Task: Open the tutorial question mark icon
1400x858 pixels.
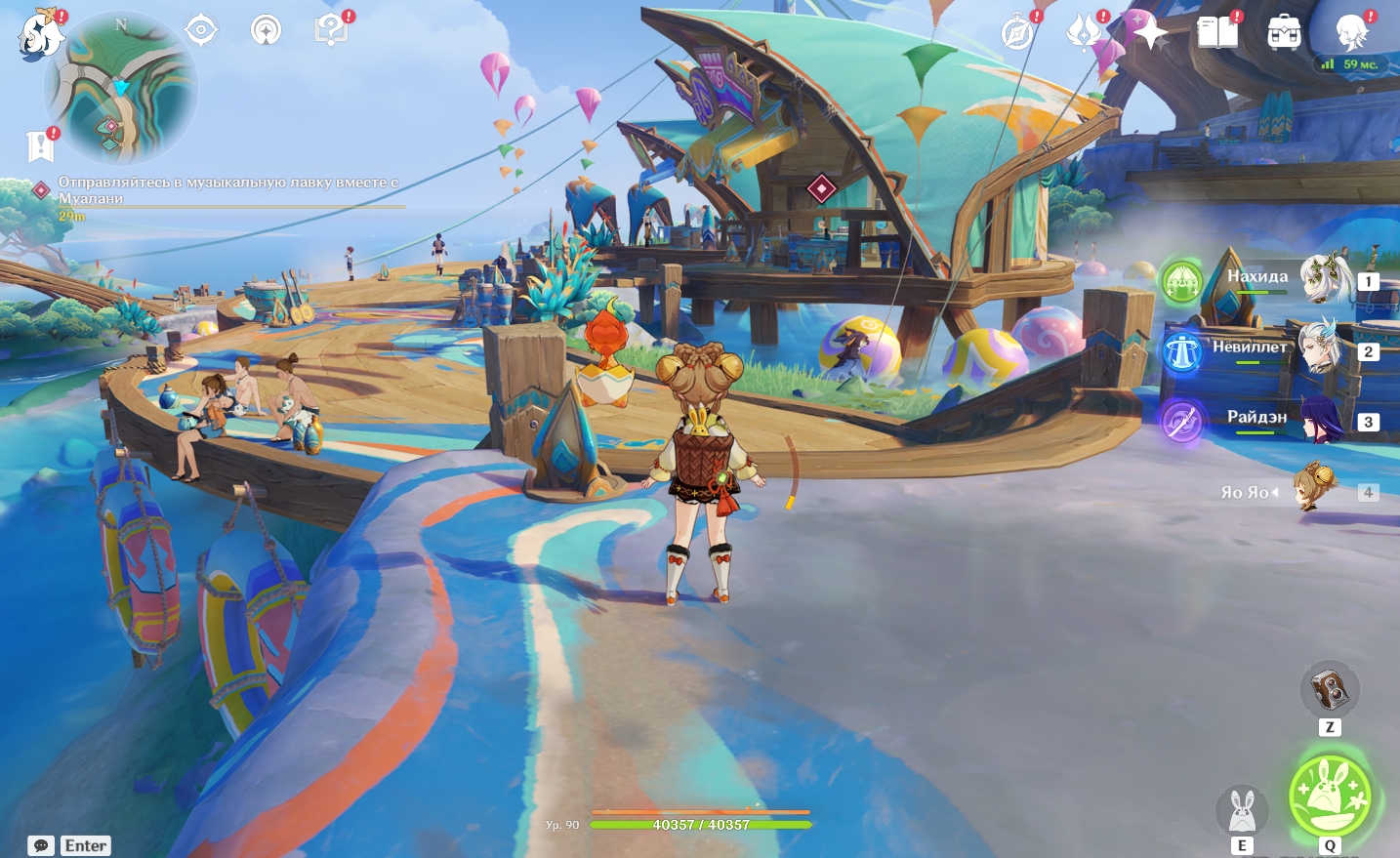Action: (x=331, y=30)
